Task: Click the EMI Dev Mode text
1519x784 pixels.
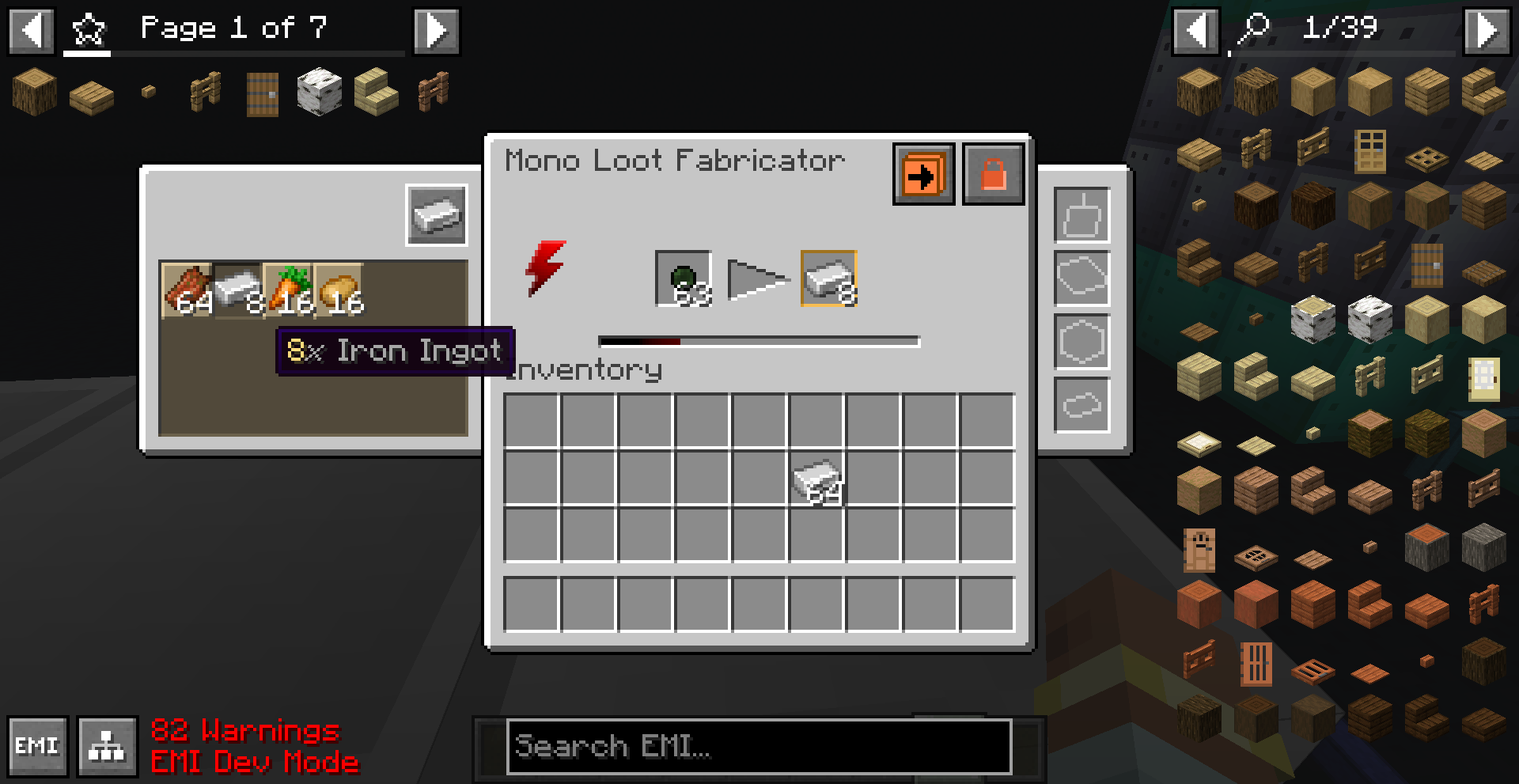Action: (255, 763)
